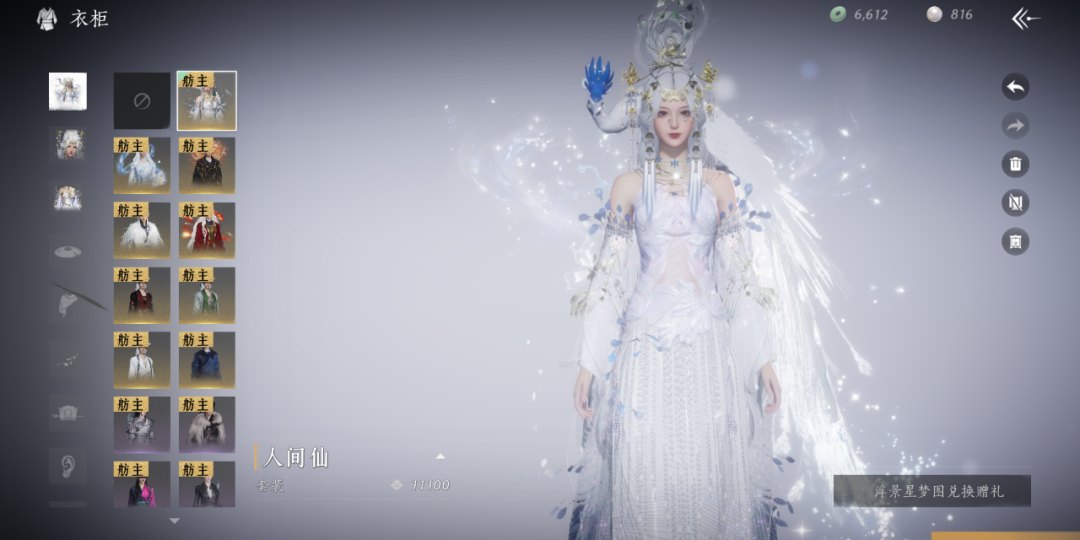Click the wardrobe cabinet icon button

[1015, 241]
